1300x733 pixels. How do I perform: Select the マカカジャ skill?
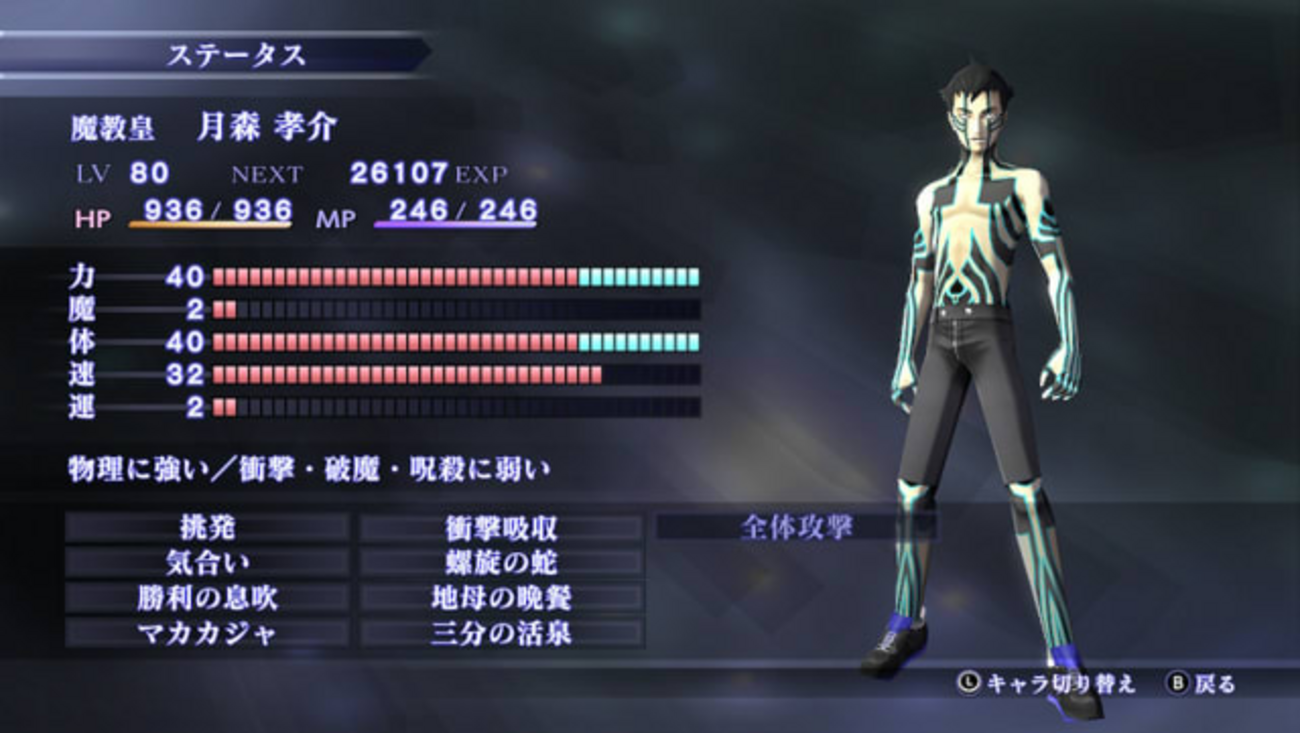click(207, 633)
